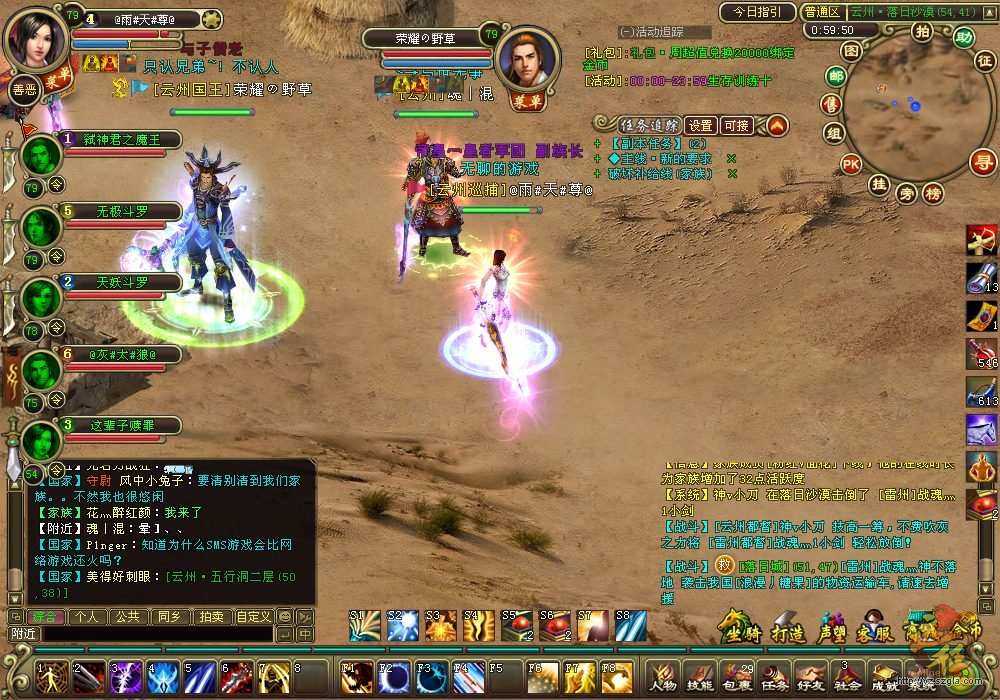Open the 榜 rankings button below the minimap
The width and height of the screenshot is (1000, 700).
pyautogui.click(x=933, y=193)
